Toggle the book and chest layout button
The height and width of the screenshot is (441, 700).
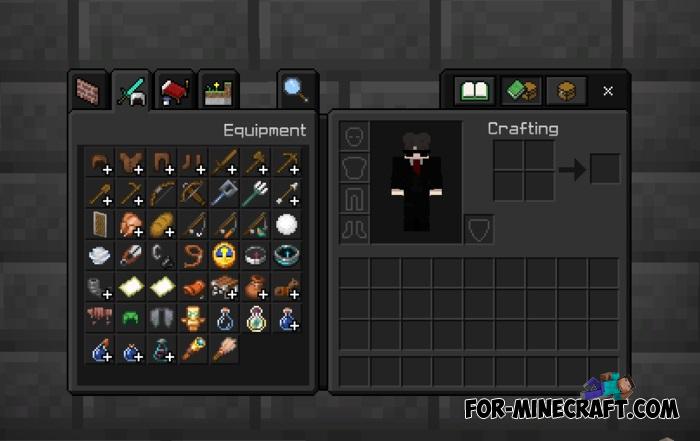[x=519, y=91]
